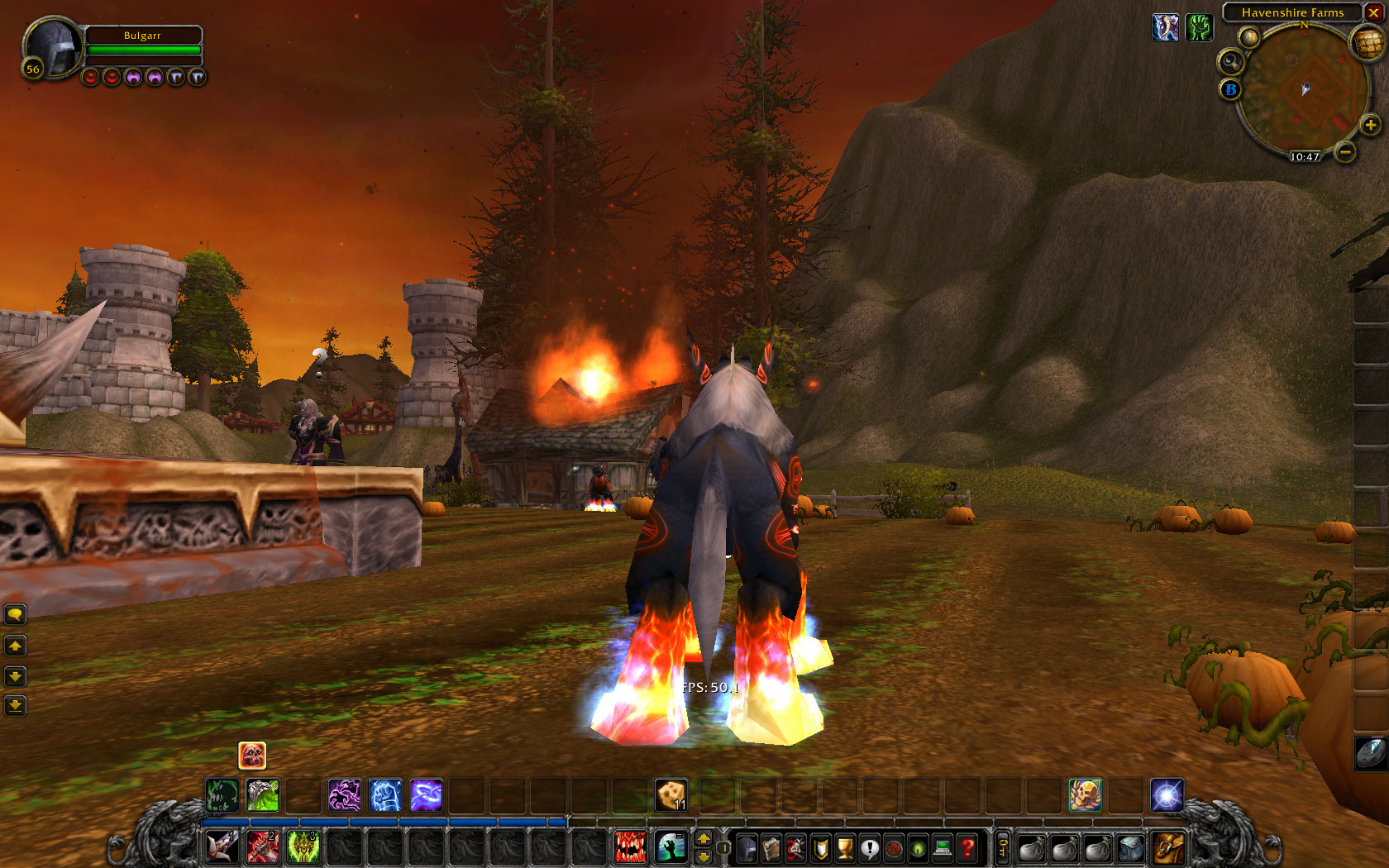Click Bulgarr's character portrait

[53, 48]
